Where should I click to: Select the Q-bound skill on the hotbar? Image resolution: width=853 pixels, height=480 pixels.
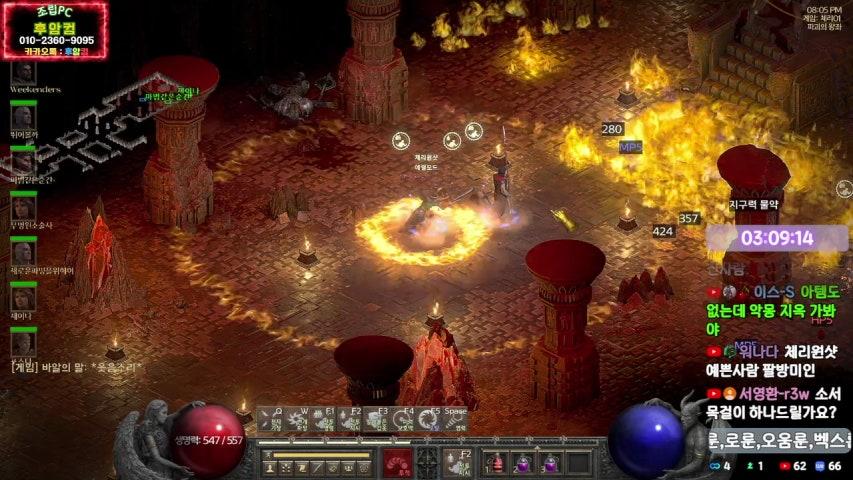click(x=271, y=420)
